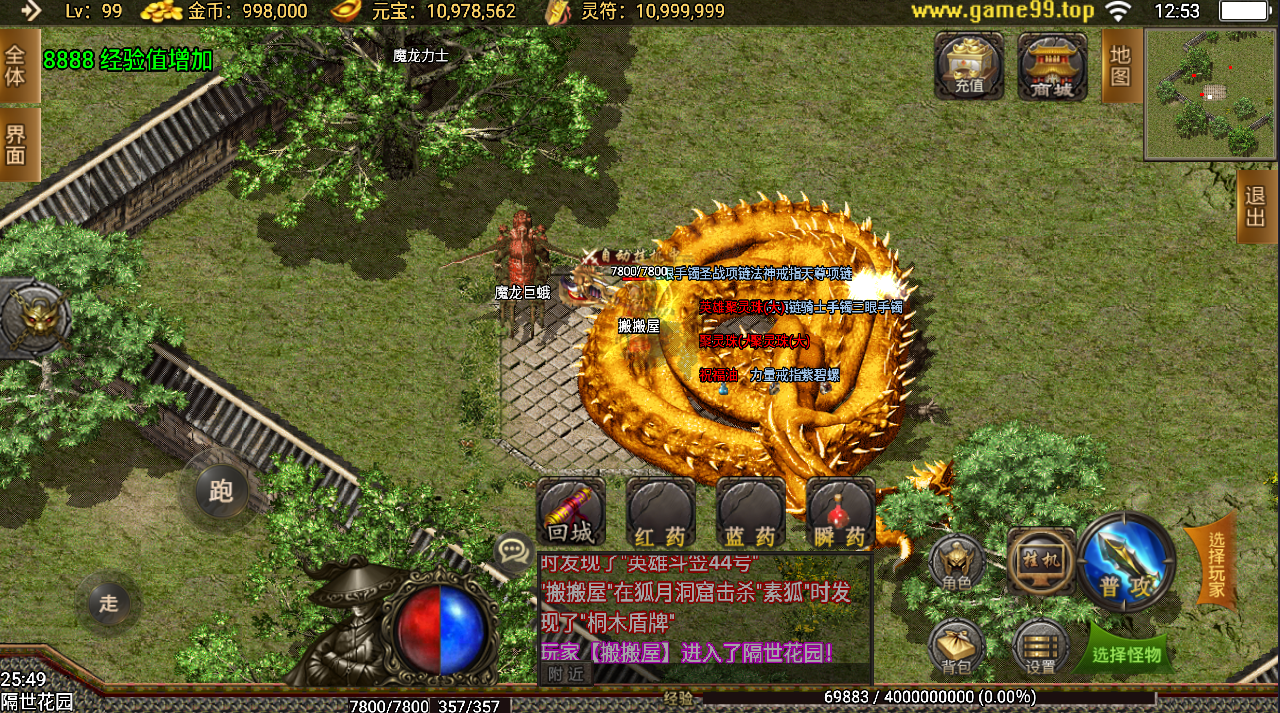Choose 选择怪物 to target a monster

(1127, 654)
